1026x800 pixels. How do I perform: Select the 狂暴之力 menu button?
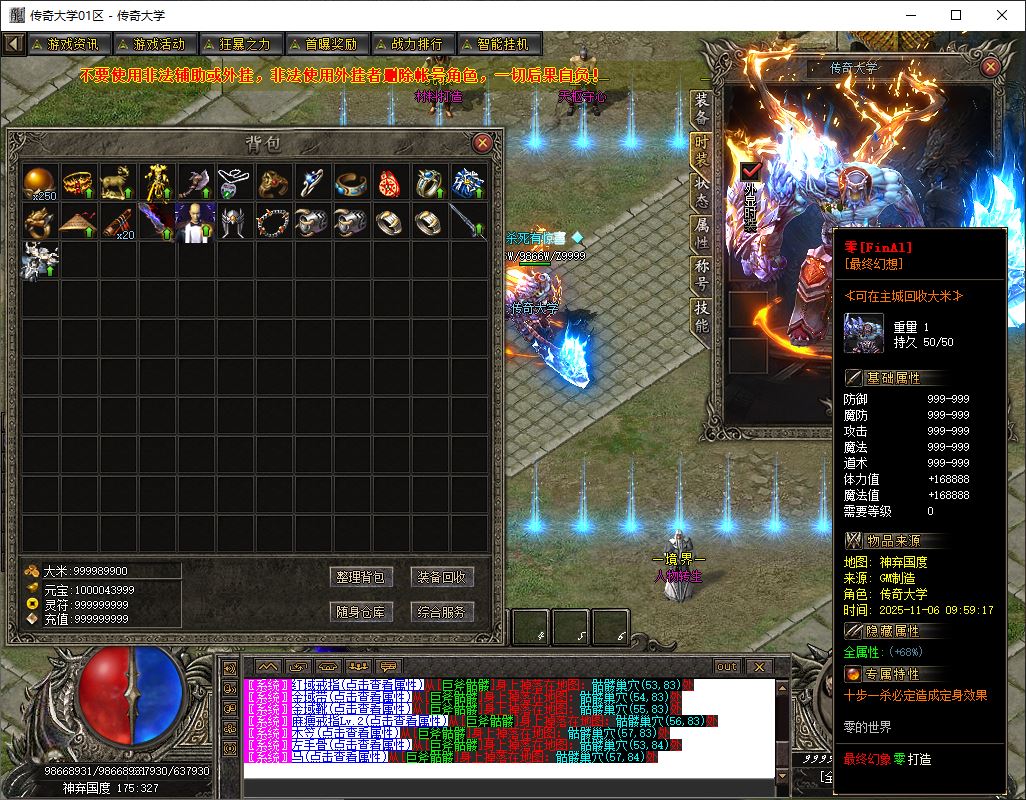pos(240,44)
